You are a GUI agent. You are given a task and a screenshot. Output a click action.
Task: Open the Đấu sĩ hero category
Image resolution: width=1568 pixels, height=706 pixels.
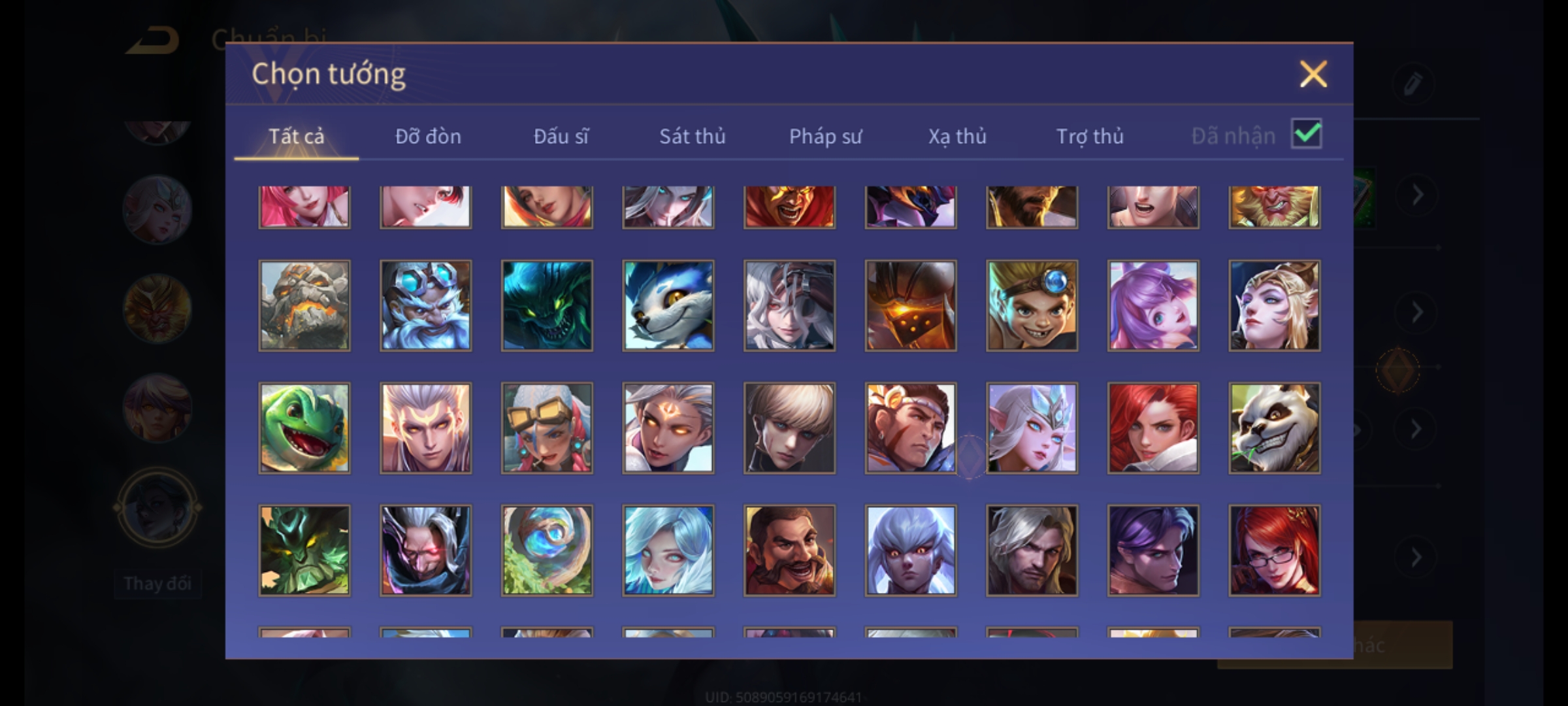(561, 136)
